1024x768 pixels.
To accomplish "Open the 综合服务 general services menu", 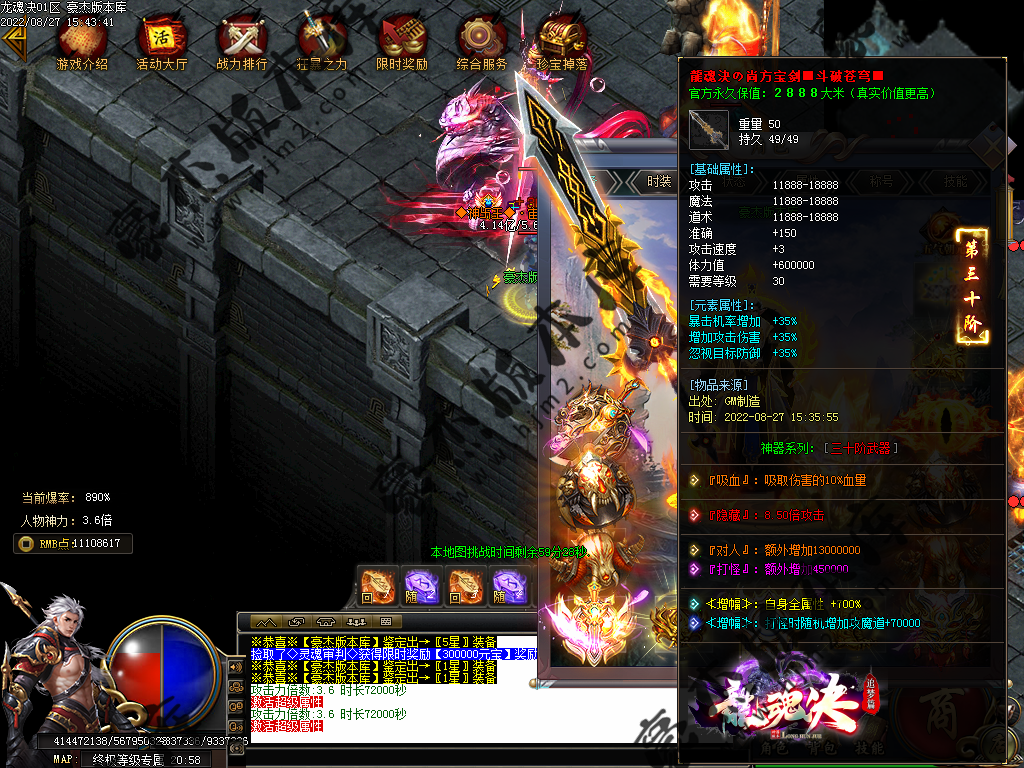I will pyautogui.click(x=482, y=42).
